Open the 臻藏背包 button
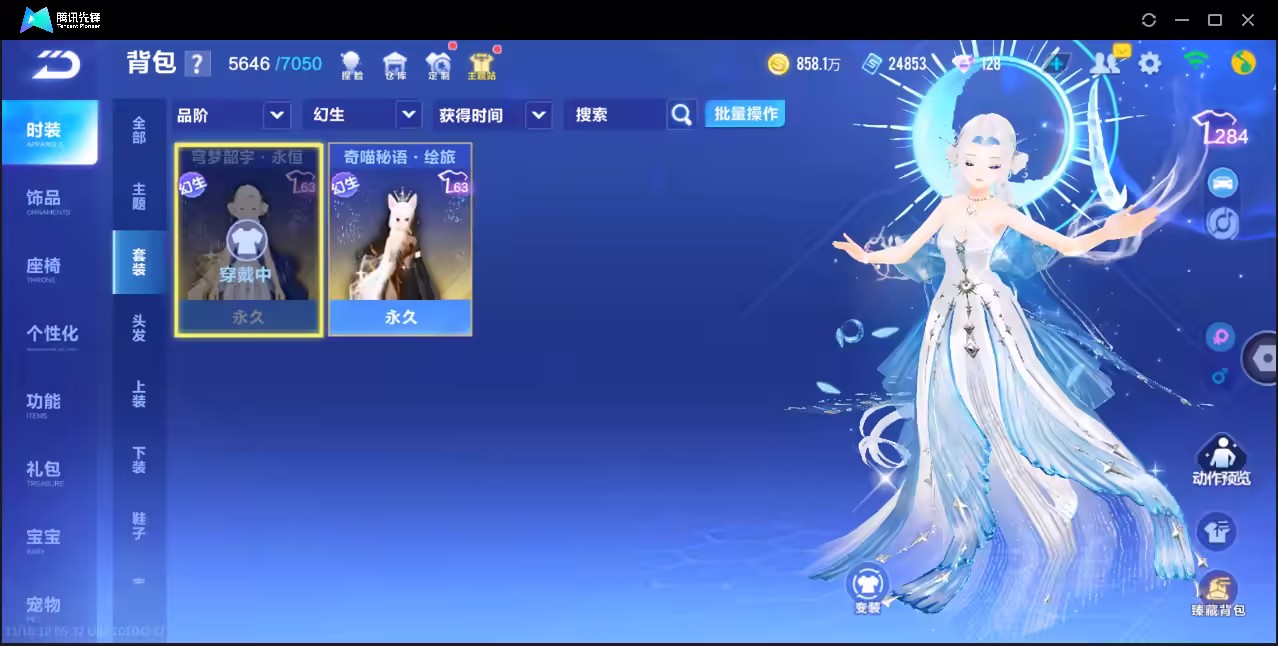 [x=1217, y=594]
